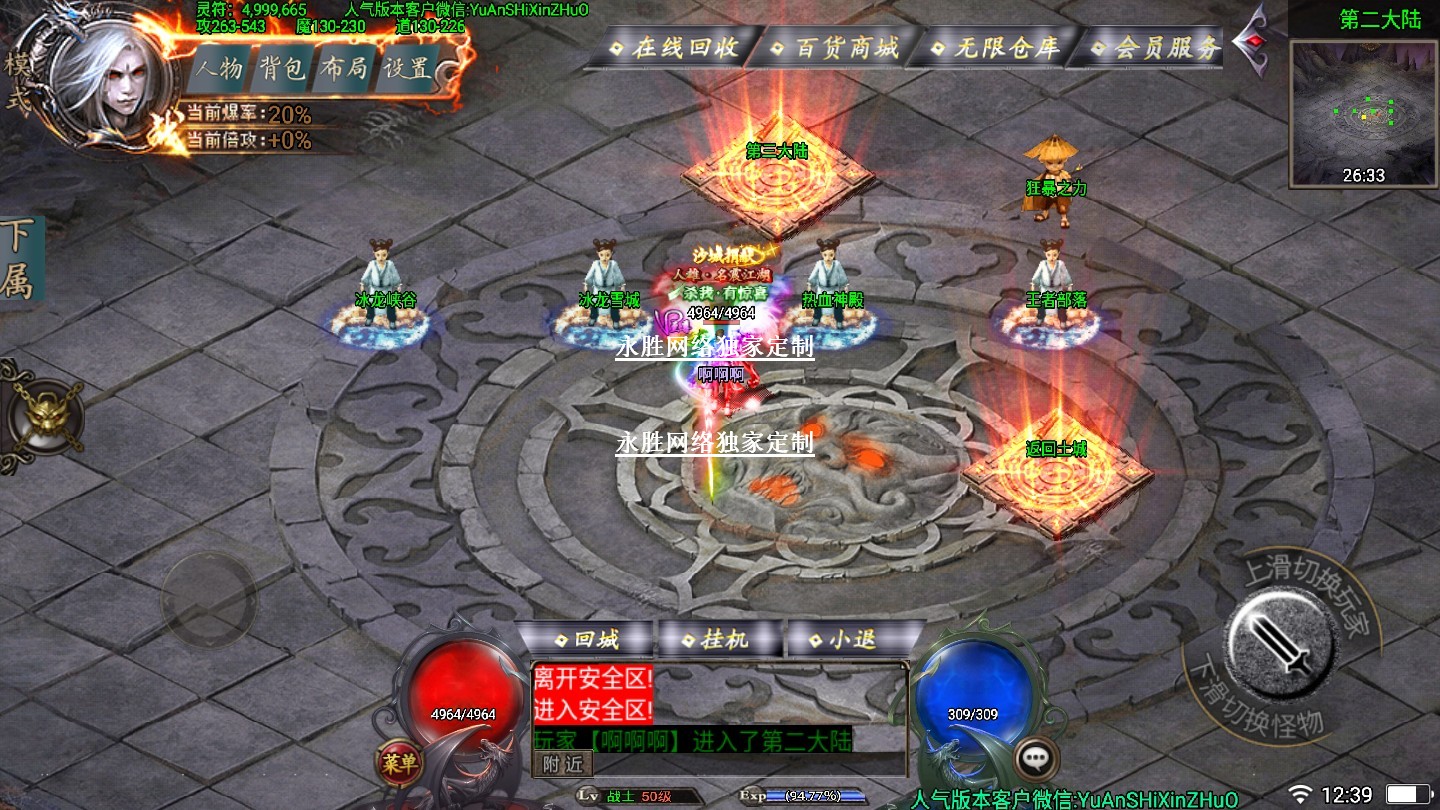The image size is (1440, 810).
Task: Show 会员服务 member services
Action: coord(1155,47)
